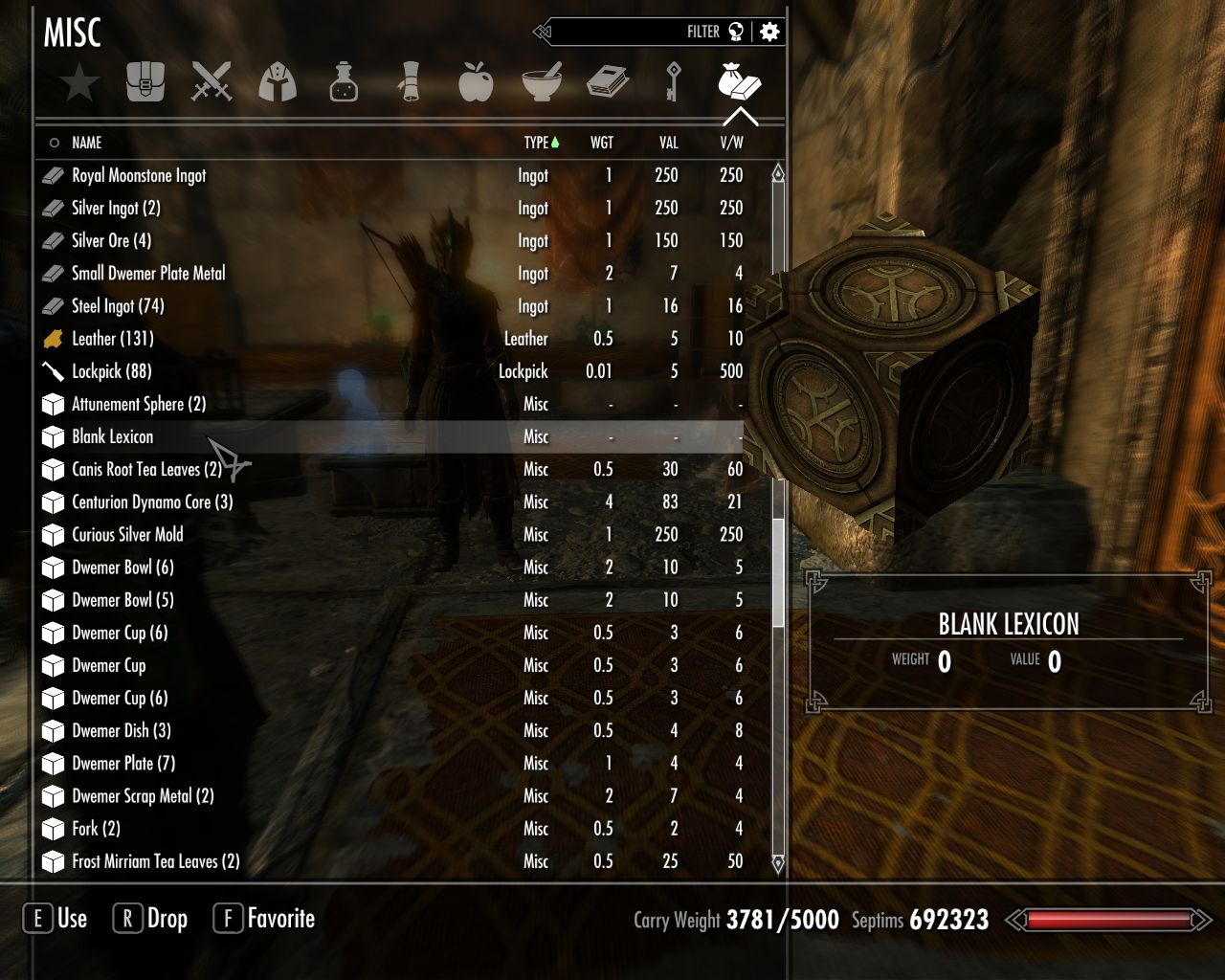Open the Keys category icon

click(x=674, y=83)
